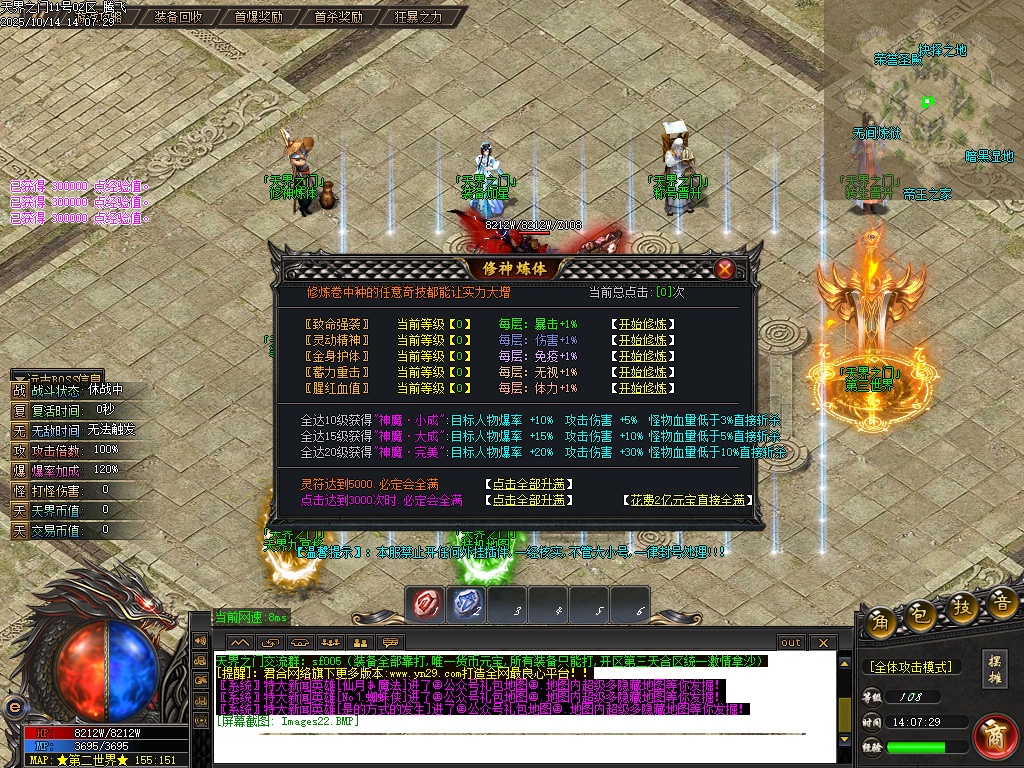Train the 腥红血值 skill
The height and width of the screenshot is (768, 1024).
(642, 388)
